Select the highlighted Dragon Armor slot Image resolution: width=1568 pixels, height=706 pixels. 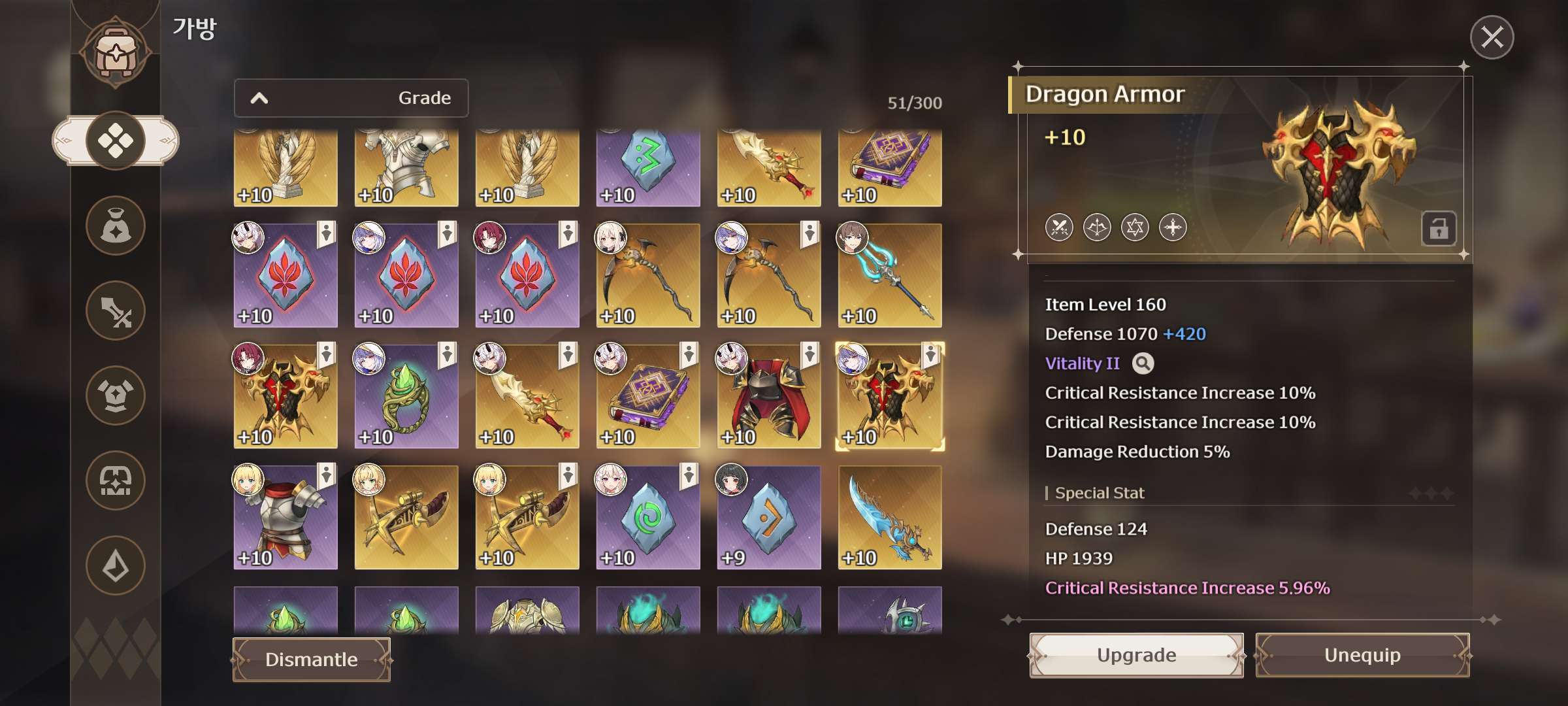[890, 397]
